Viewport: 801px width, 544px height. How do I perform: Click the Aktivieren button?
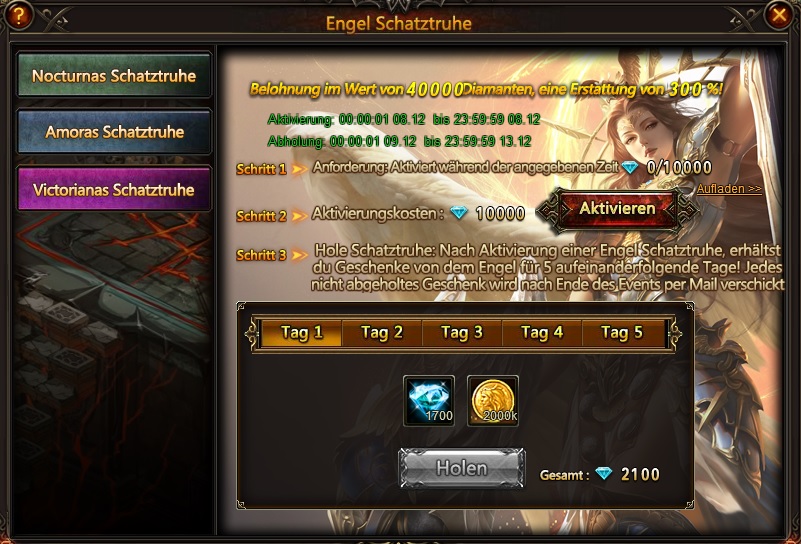coord(617,209)
